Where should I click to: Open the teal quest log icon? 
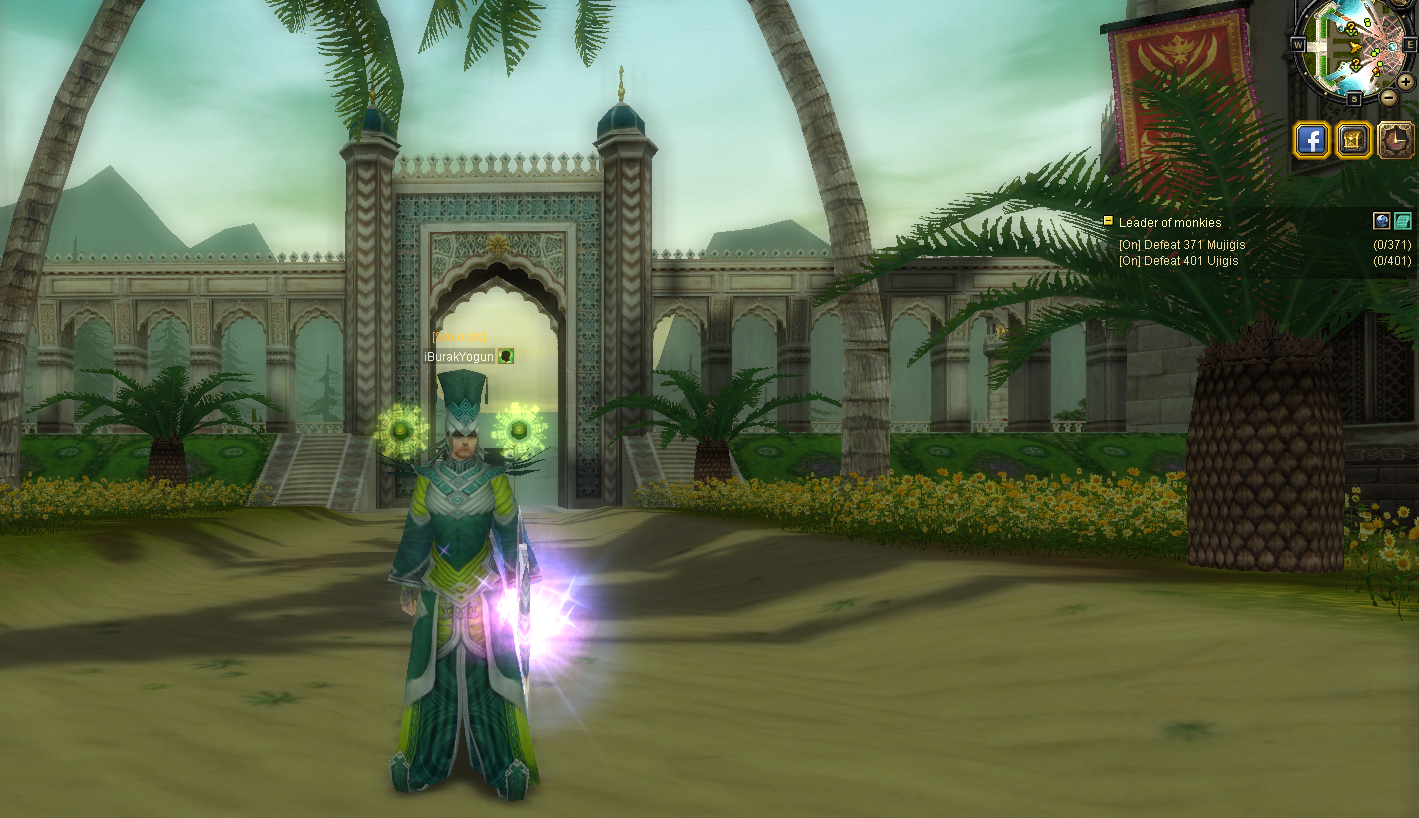tap(1403, 221)
